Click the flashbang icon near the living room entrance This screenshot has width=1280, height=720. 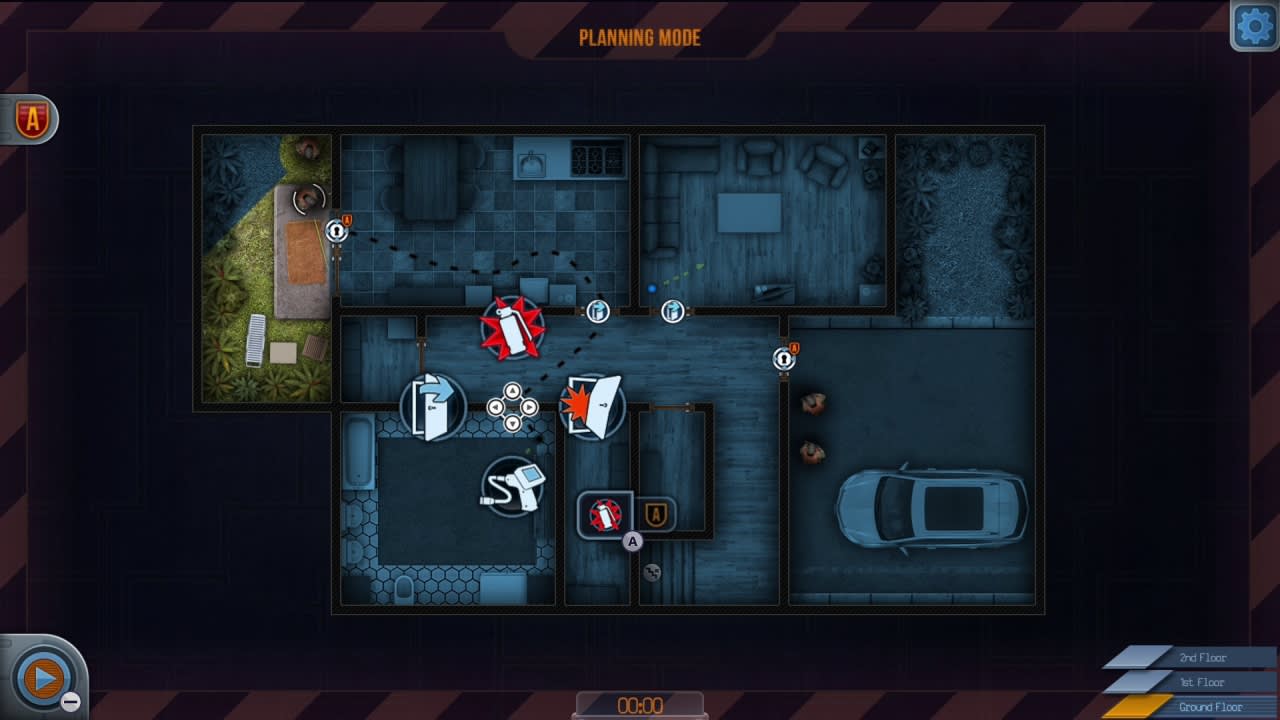672,311
